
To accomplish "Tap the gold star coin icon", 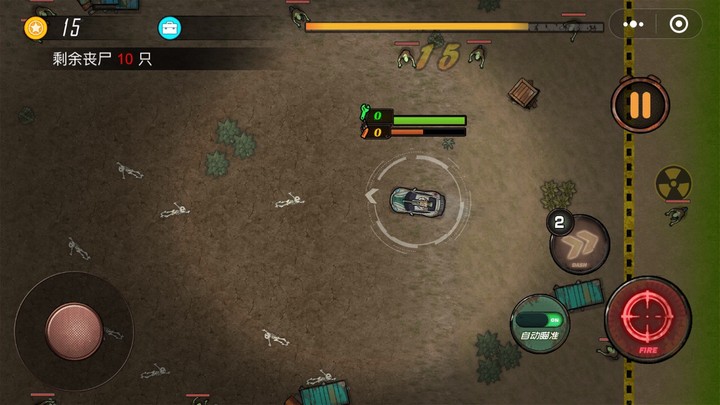I will [x=36, y=28].
